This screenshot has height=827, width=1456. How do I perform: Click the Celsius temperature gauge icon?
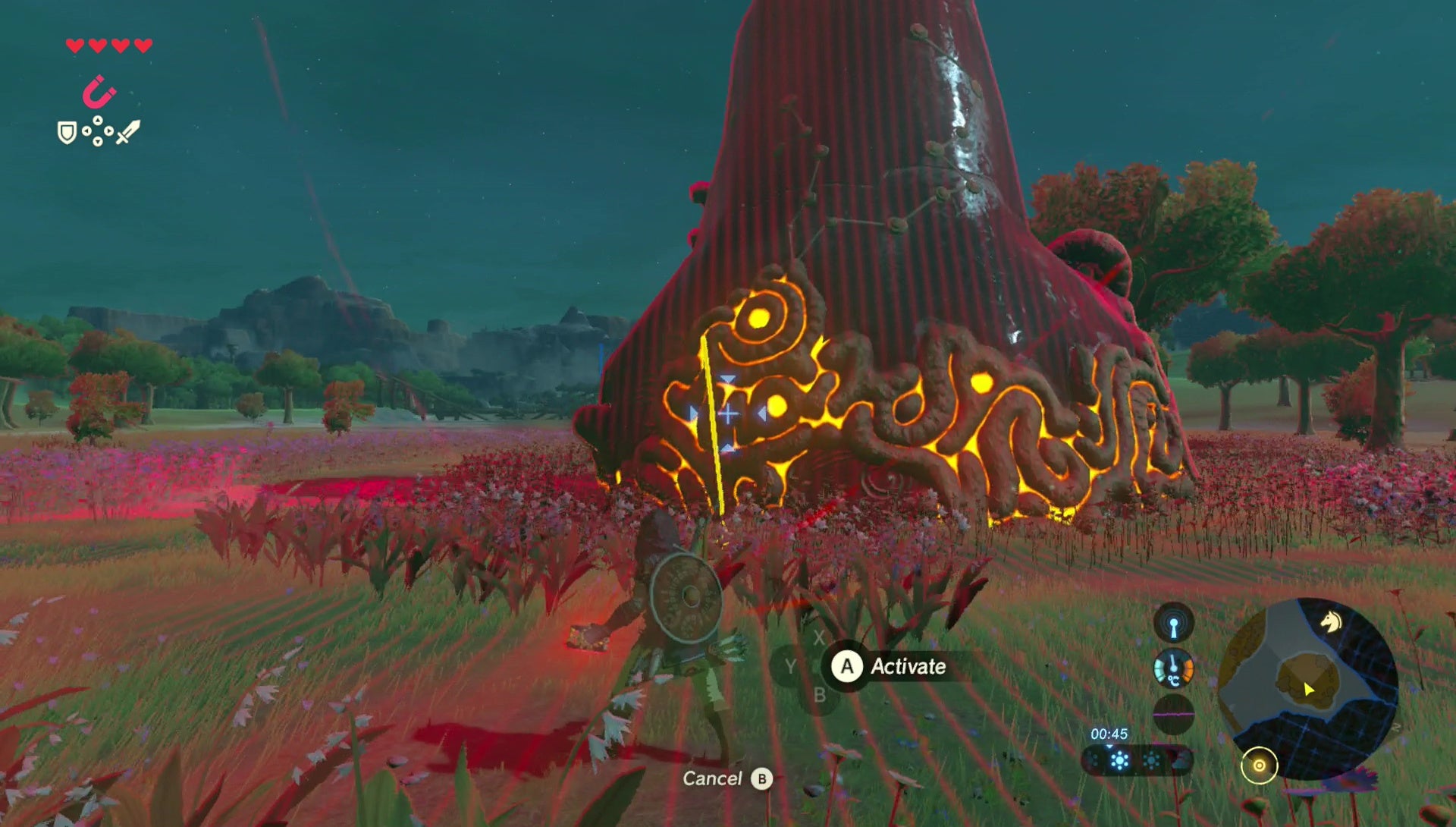(x=1174, y=669)
